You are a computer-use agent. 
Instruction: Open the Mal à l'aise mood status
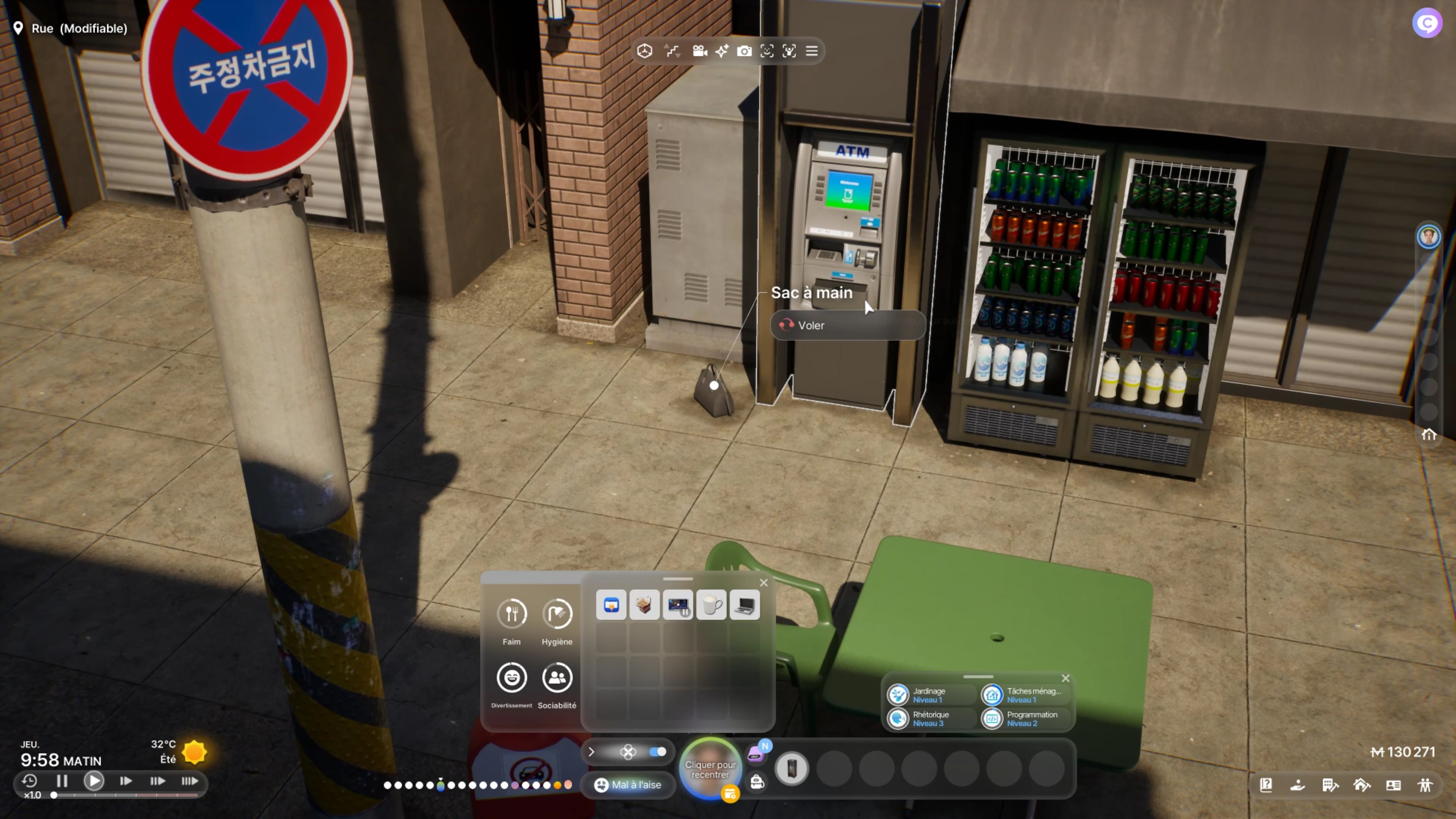(628, 784)
